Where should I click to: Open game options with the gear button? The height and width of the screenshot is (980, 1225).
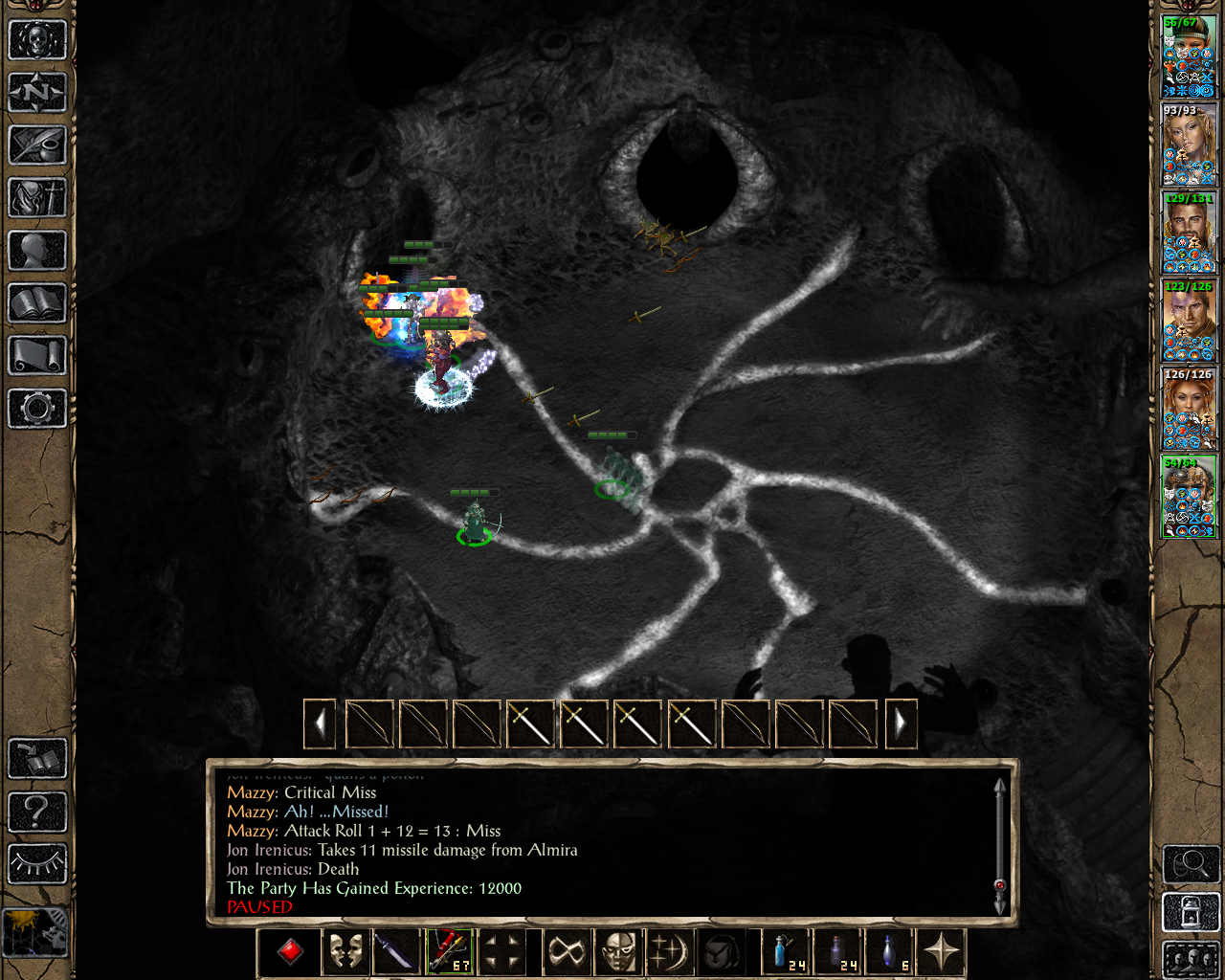[x=37, y=409]
